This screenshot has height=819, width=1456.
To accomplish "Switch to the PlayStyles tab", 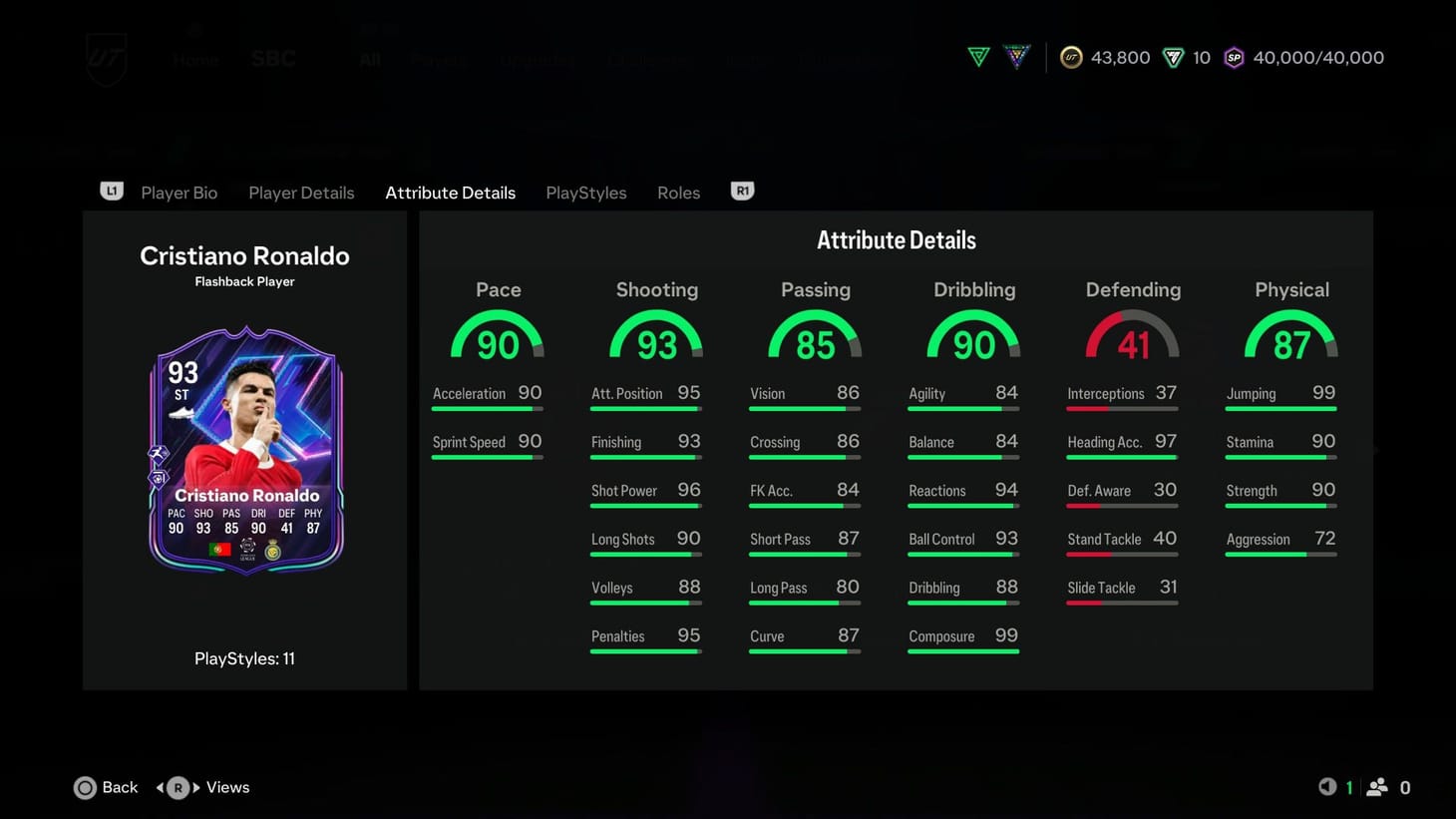I will [x=585, y=192].
